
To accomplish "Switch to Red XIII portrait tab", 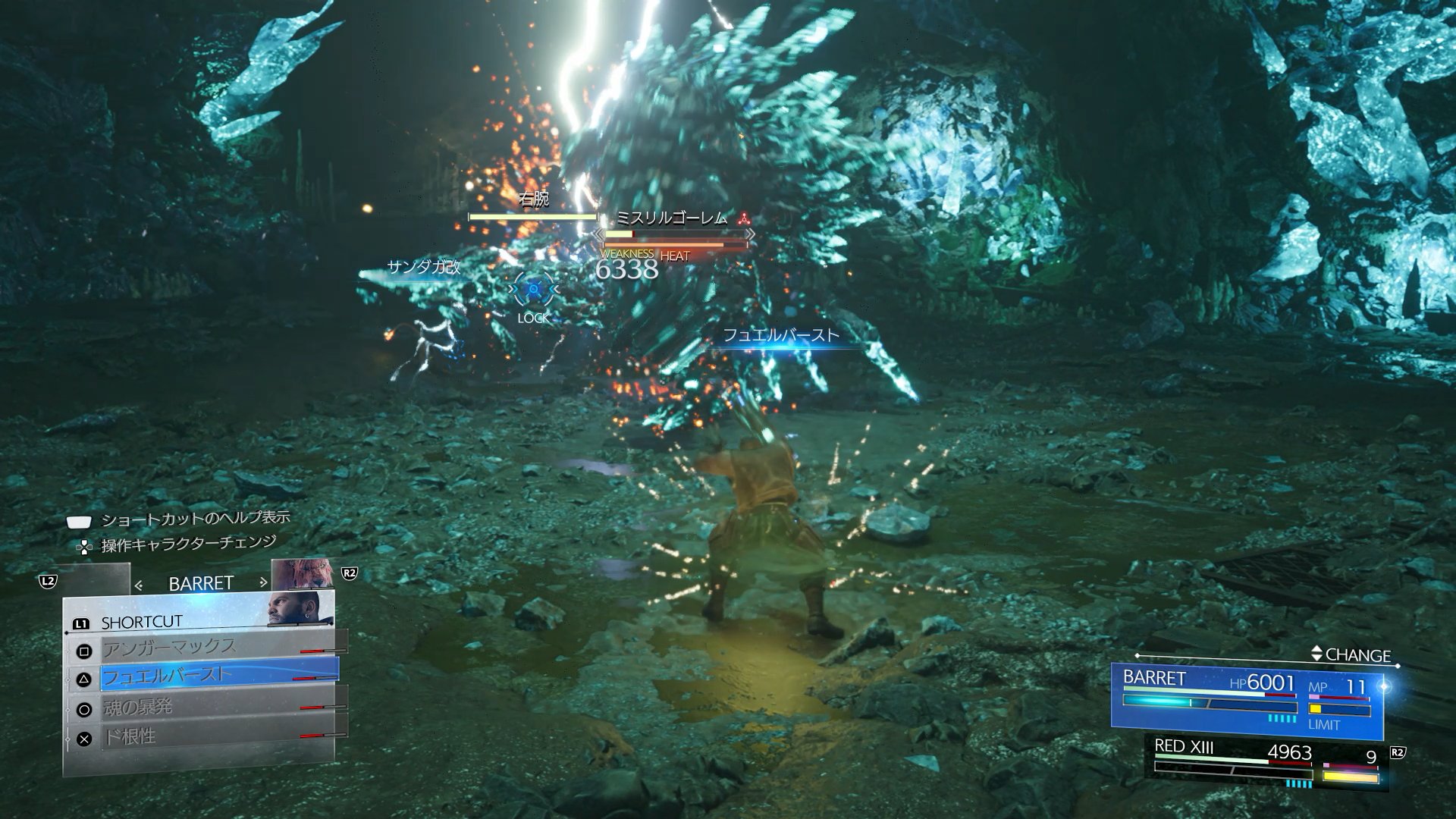I will tap(302, 574).
